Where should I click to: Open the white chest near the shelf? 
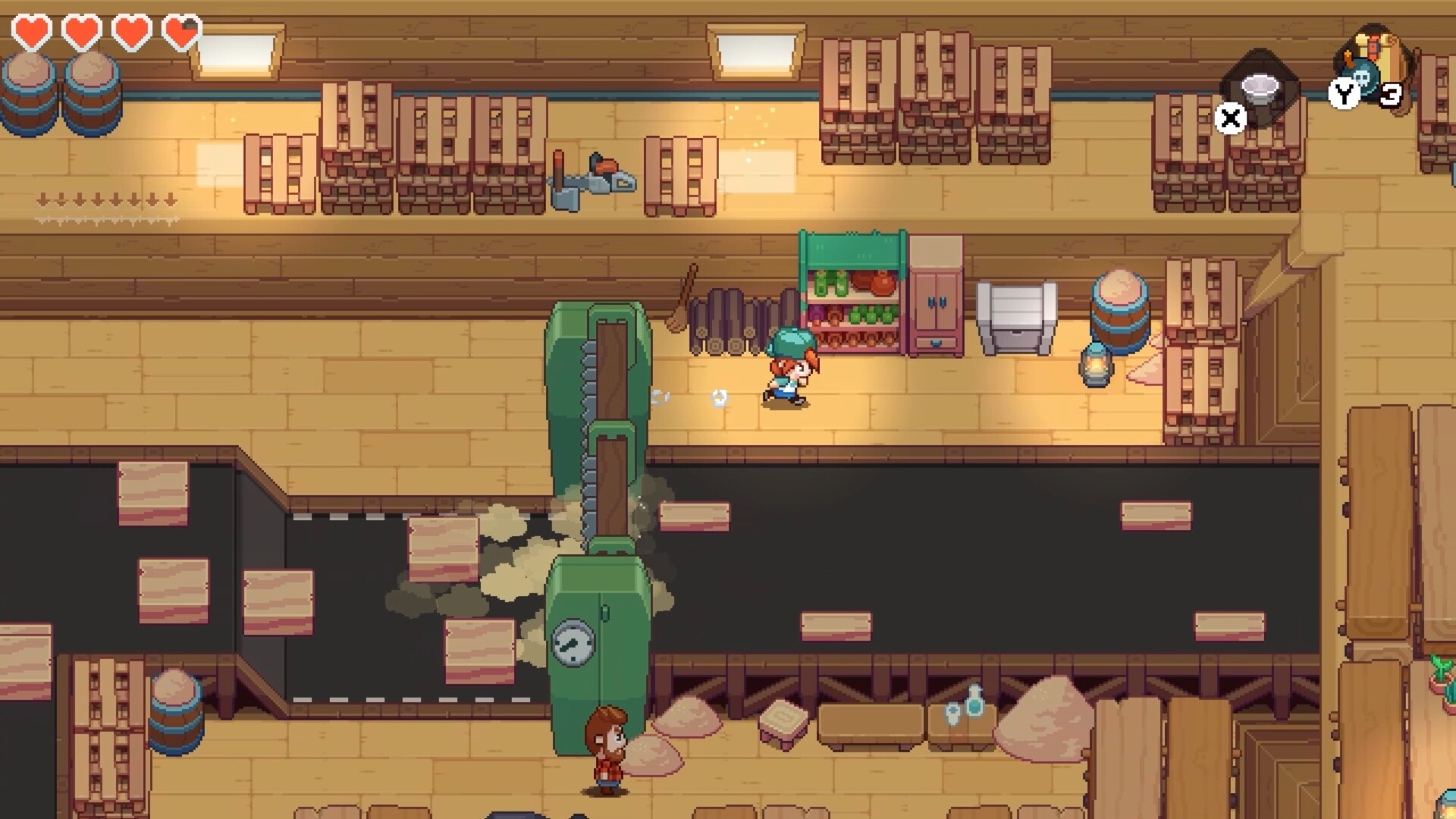coord(1017,318)
